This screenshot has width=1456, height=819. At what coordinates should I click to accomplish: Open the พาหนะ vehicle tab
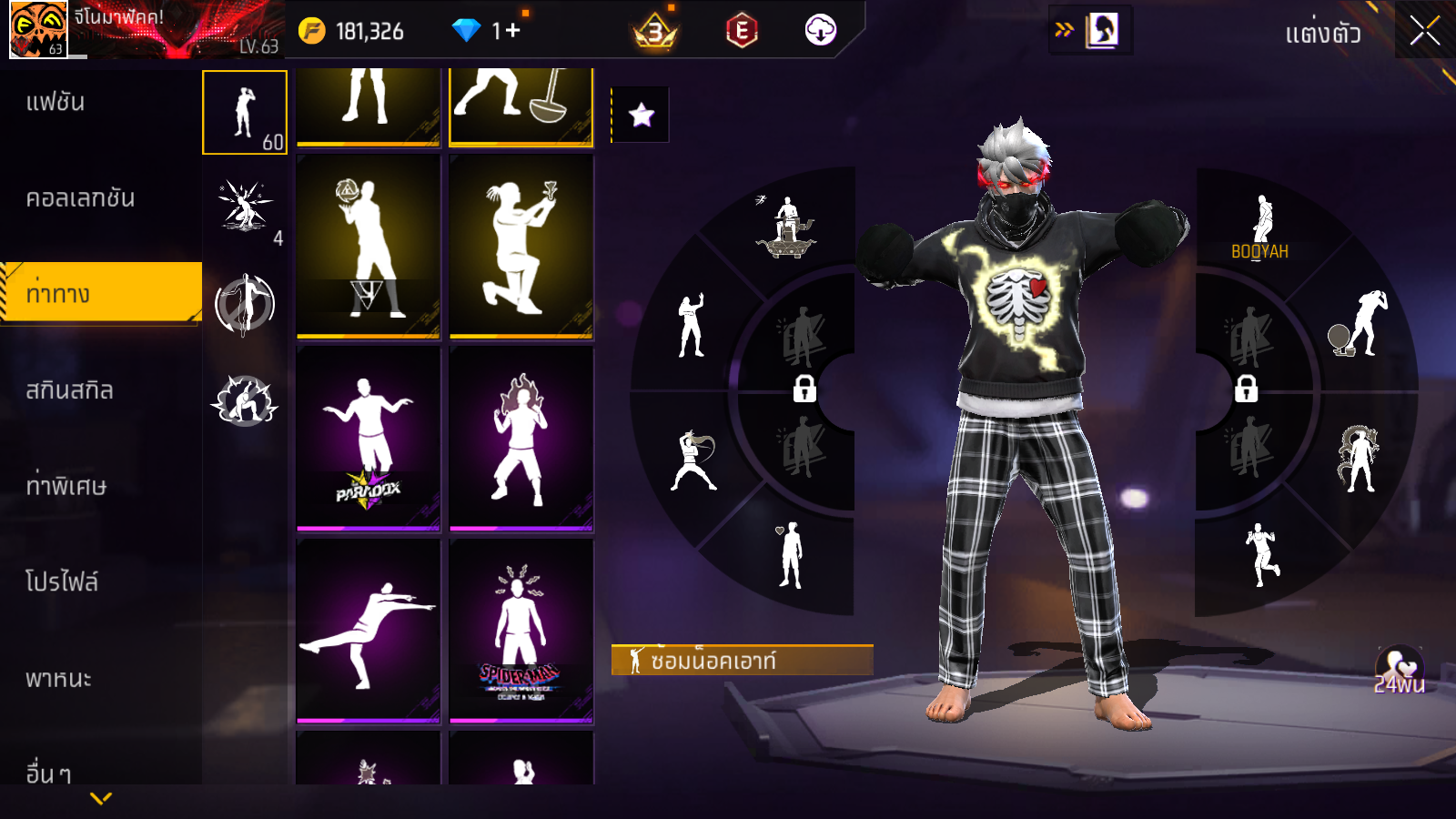[58, 679]
